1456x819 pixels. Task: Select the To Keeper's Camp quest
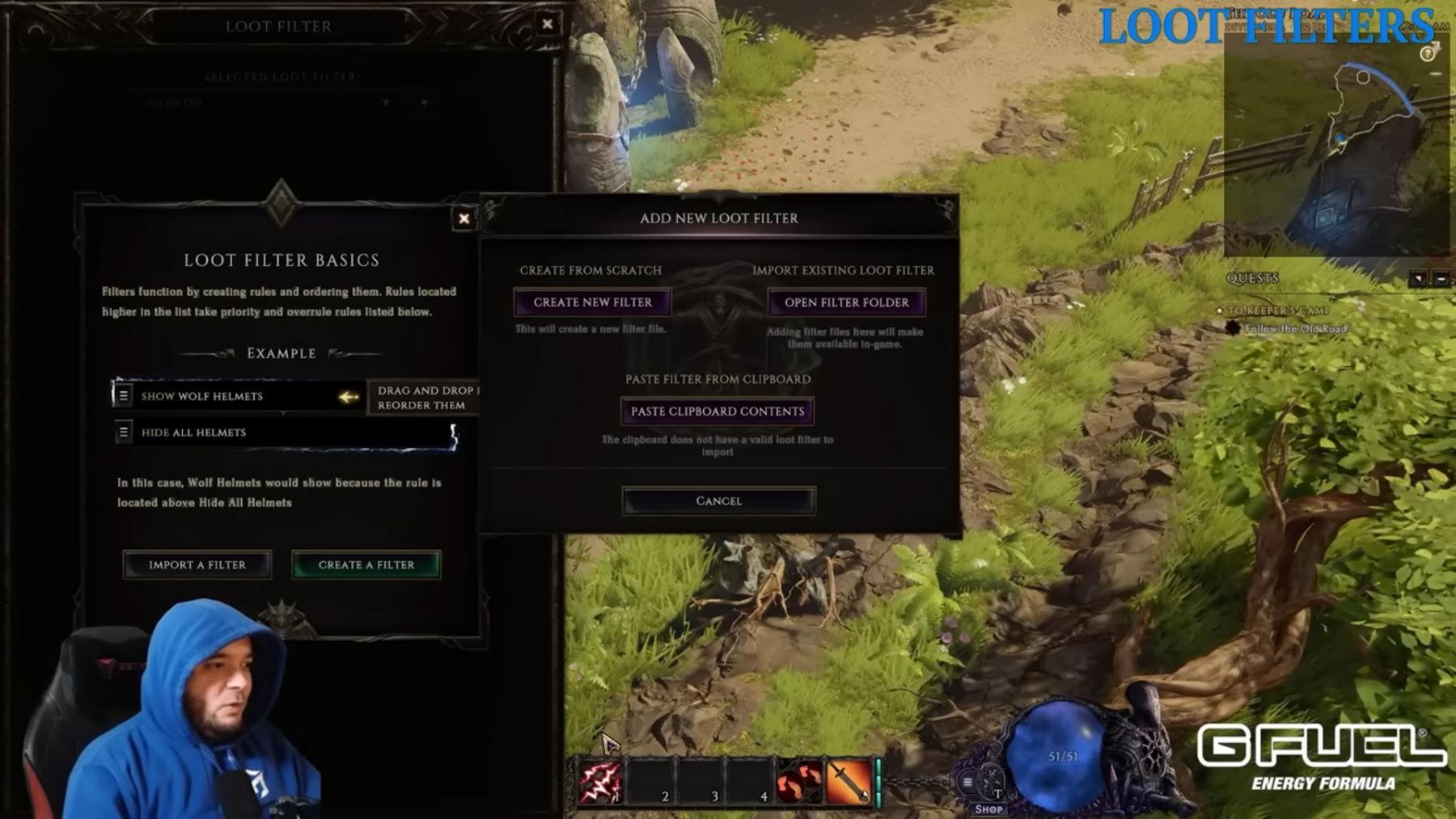pos(1278,310)
